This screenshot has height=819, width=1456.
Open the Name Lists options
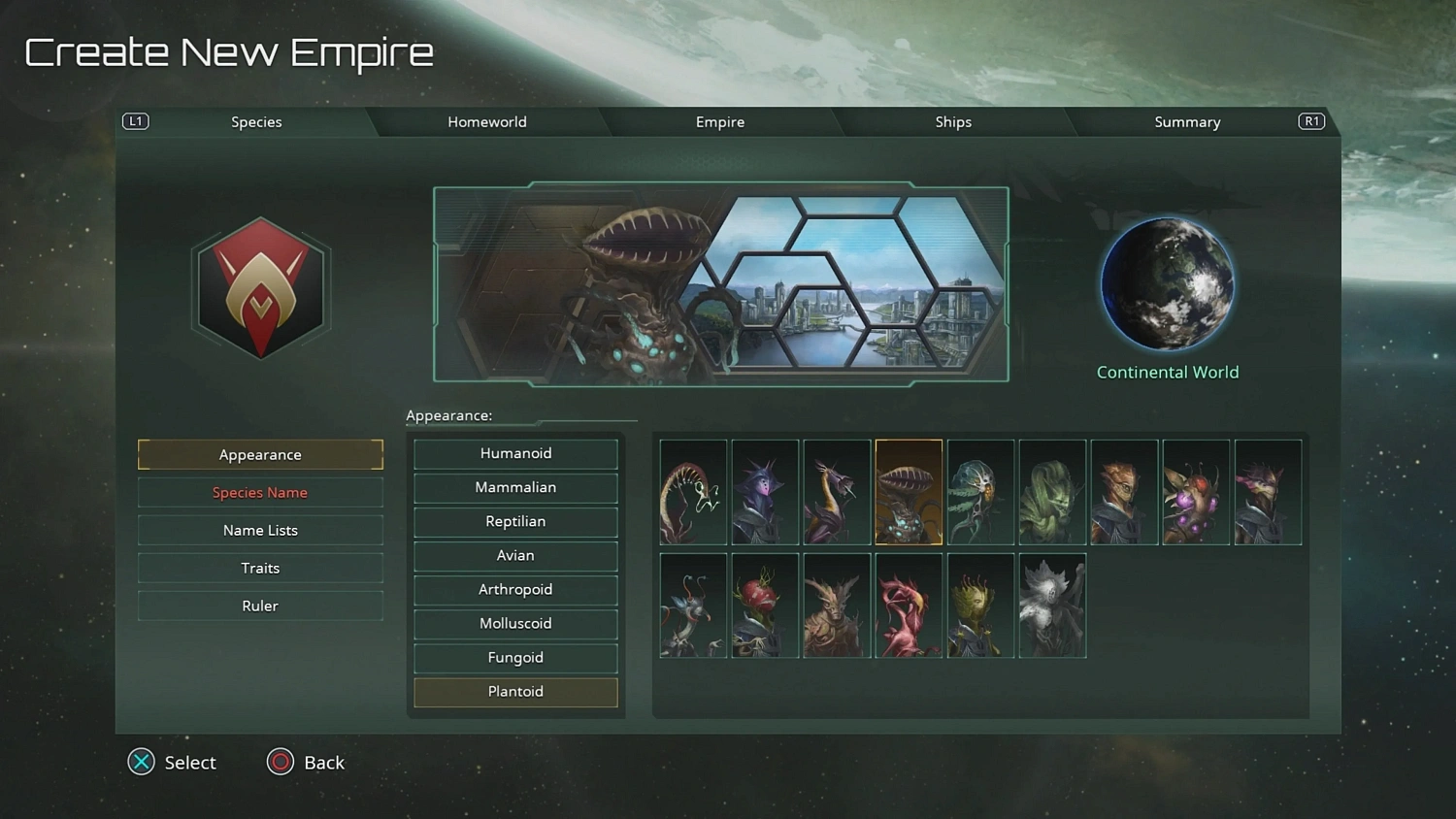pos(260,530)
